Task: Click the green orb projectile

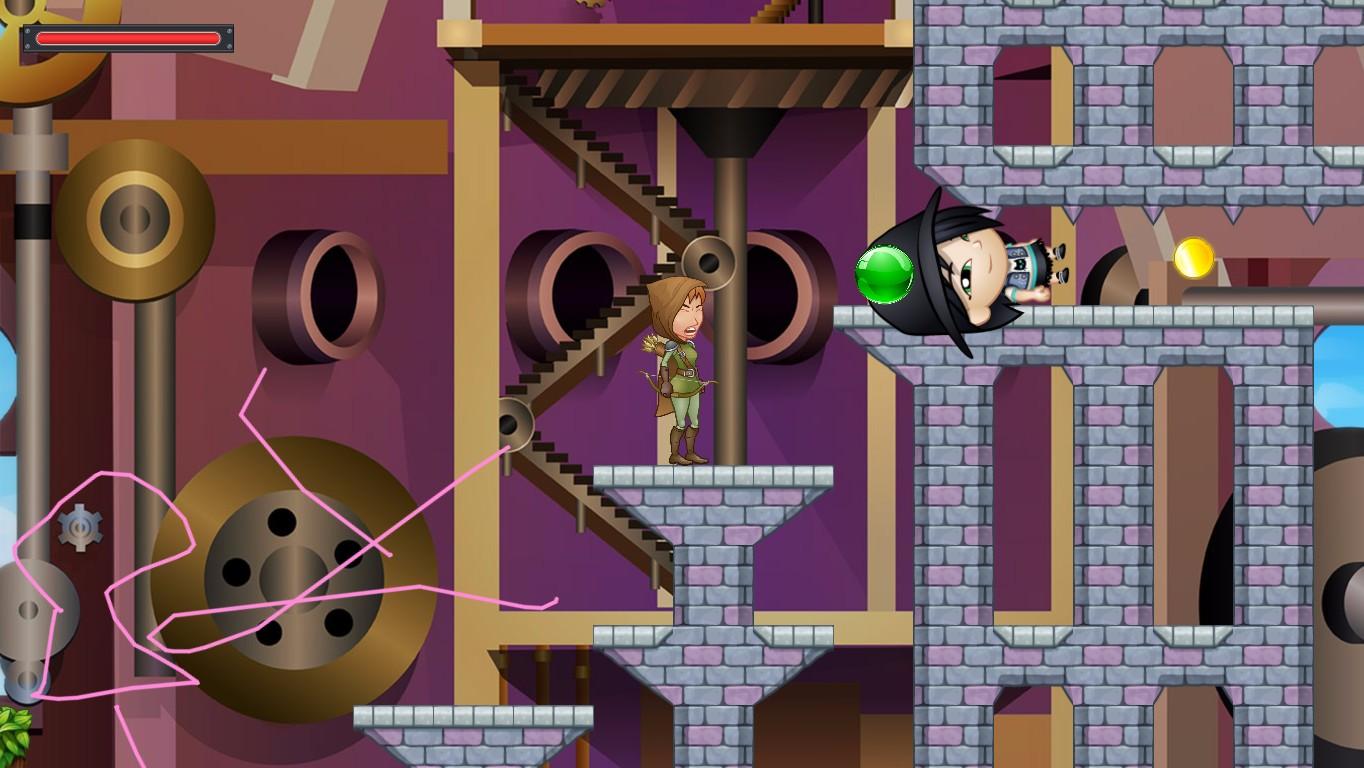Action: [x=886, y=274]
